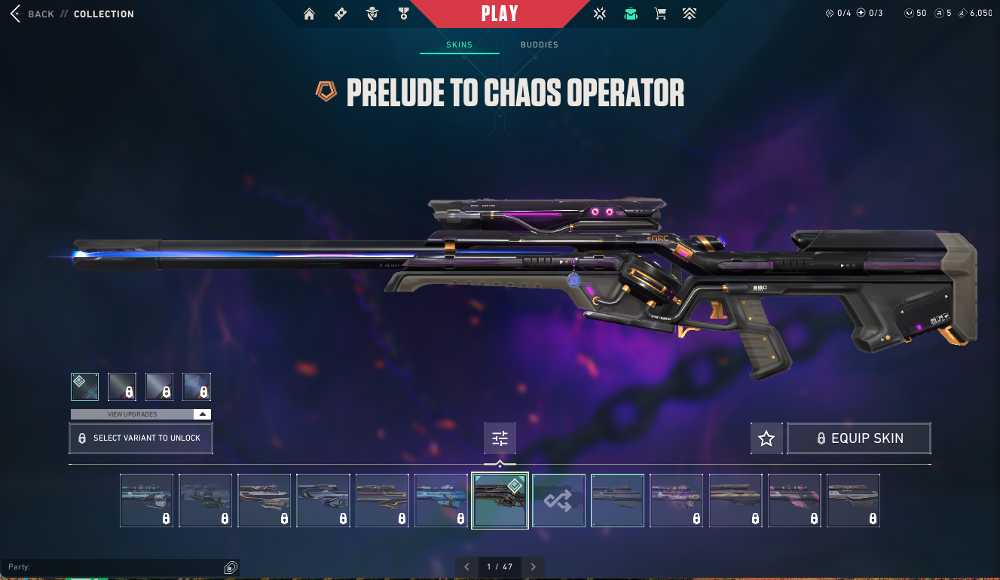1000x580 pixels.
Task: Open the skin filter sliders button
Action: [500, 438]
